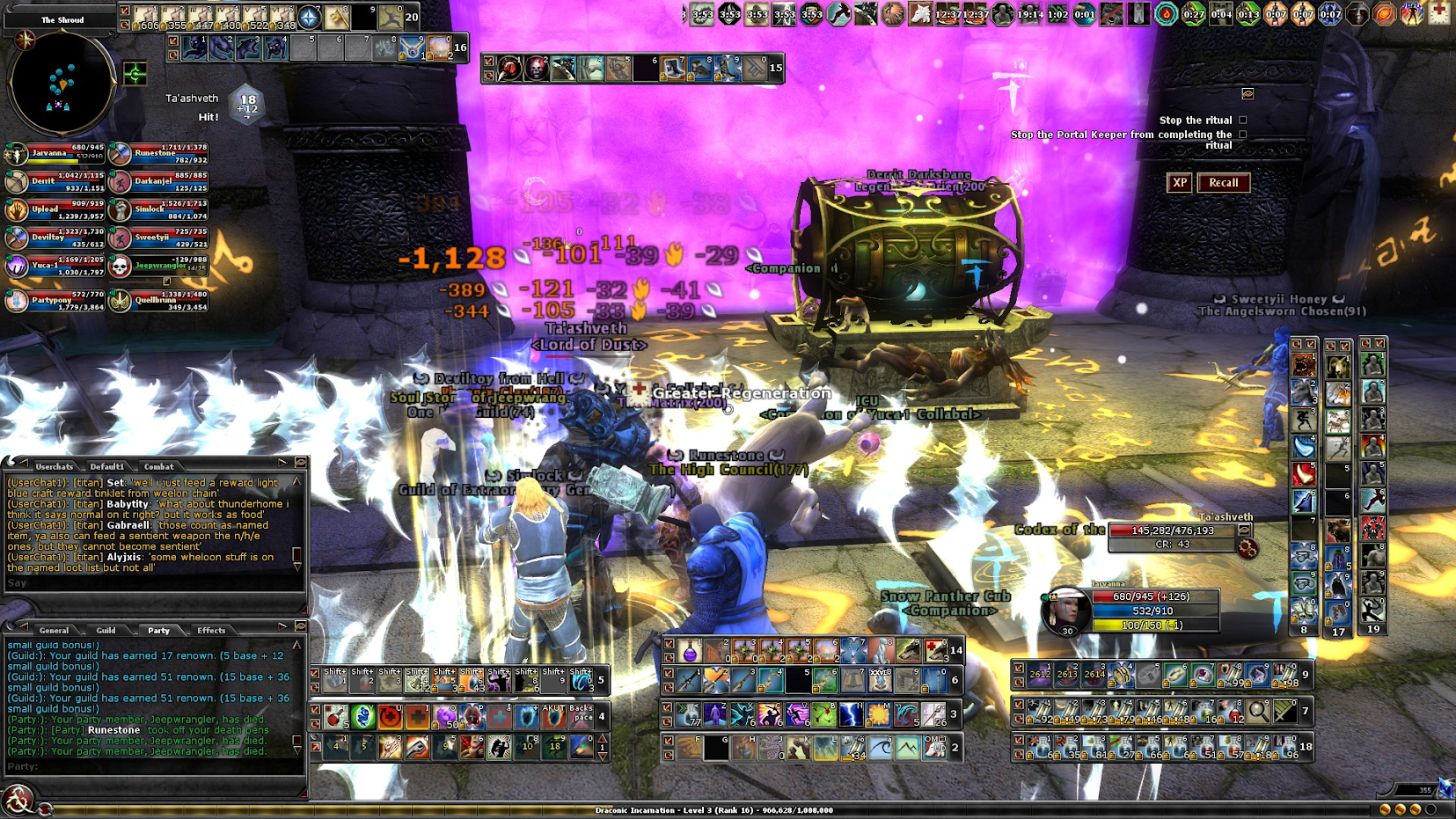Click the XP button

click(1179, 183)
